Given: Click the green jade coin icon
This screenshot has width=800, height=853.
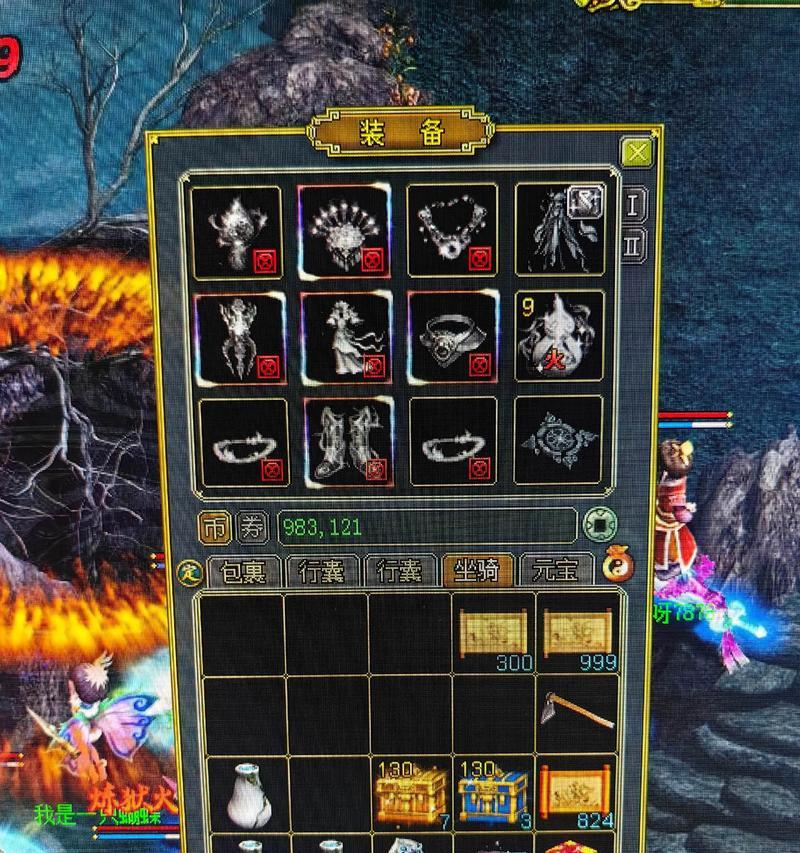Looking at the screenshot, I should [599, 525].
